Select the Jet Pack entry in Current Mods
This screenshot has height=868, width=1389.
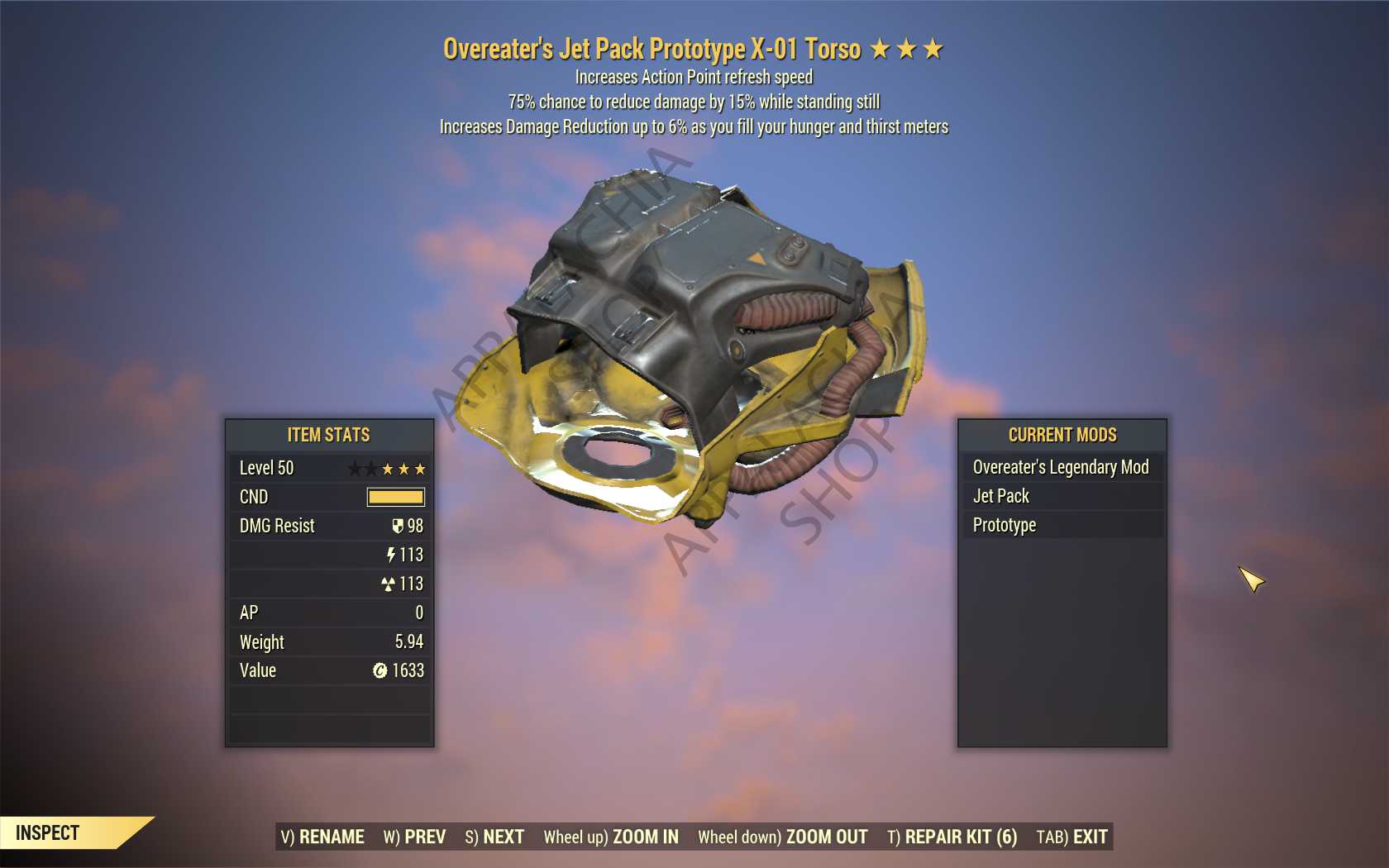pyautogui.click(x=1000, y=496)
